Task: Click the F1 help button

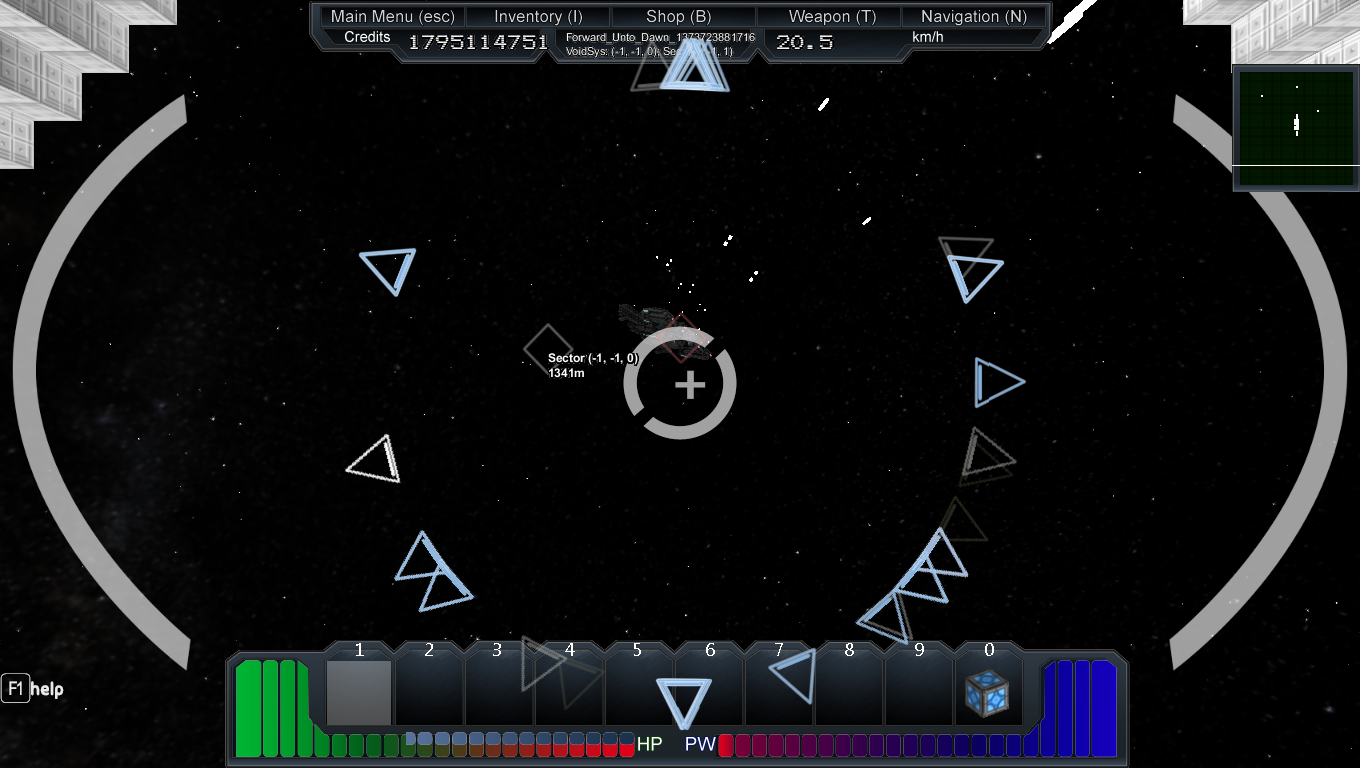Action: (16, 689)
